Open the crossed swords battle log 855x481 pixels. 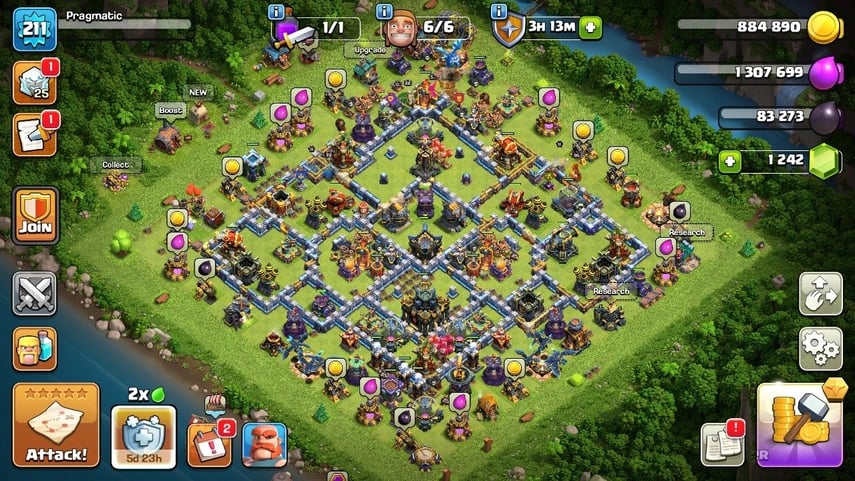click(35, 294)
